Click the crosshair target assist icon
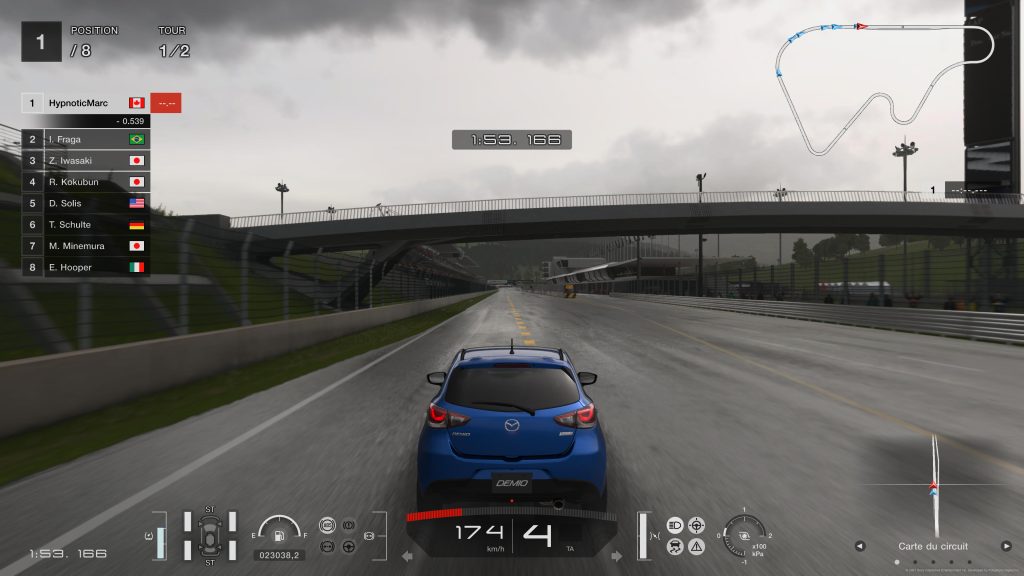This screenshot has width=1024, height=576. [697, 524]
